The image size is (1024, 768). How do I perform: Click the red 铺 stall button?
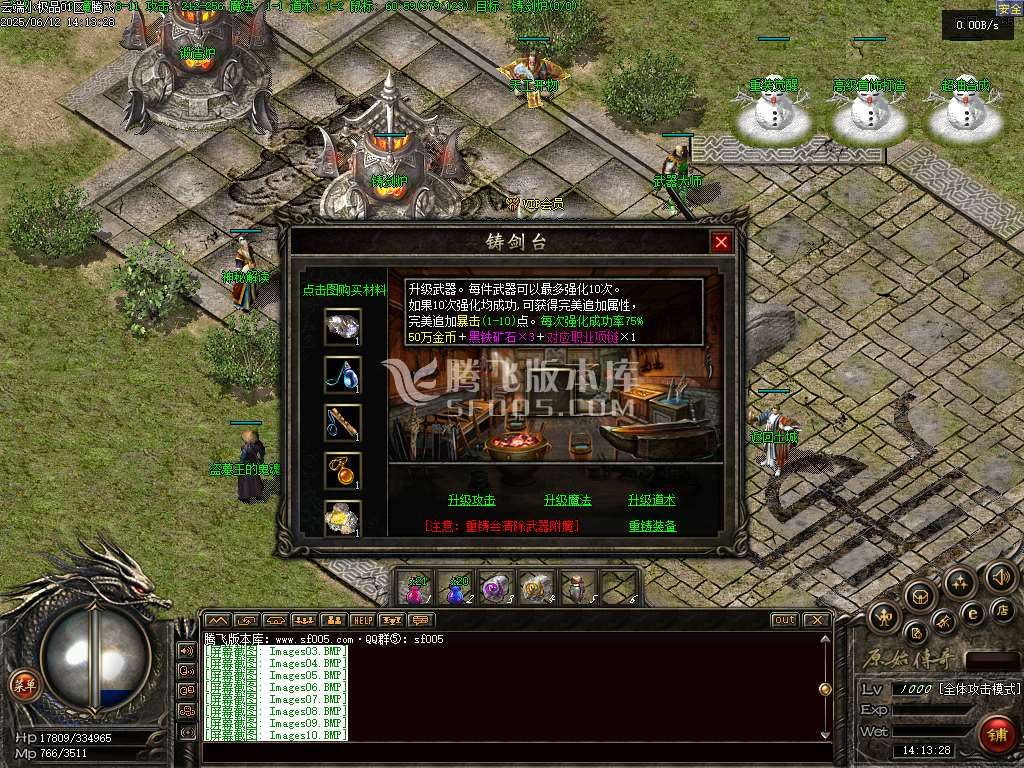[x=996, y=734]
